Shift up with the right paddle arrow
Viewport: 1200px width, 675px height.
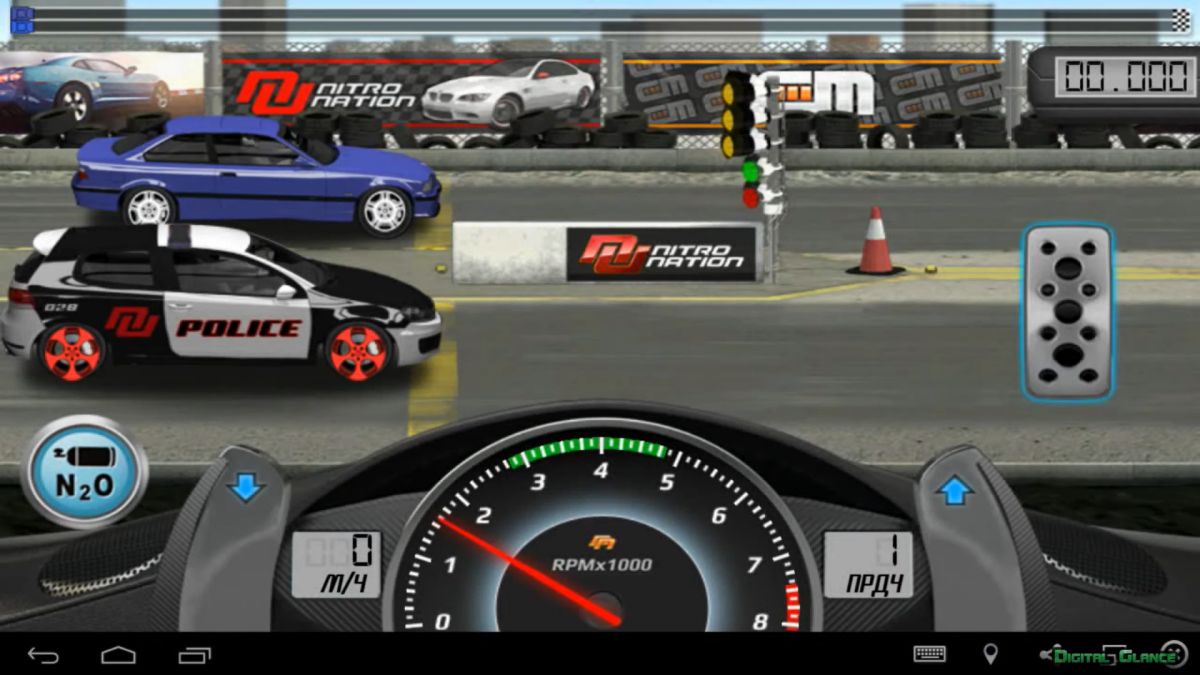tap(954, 491)
